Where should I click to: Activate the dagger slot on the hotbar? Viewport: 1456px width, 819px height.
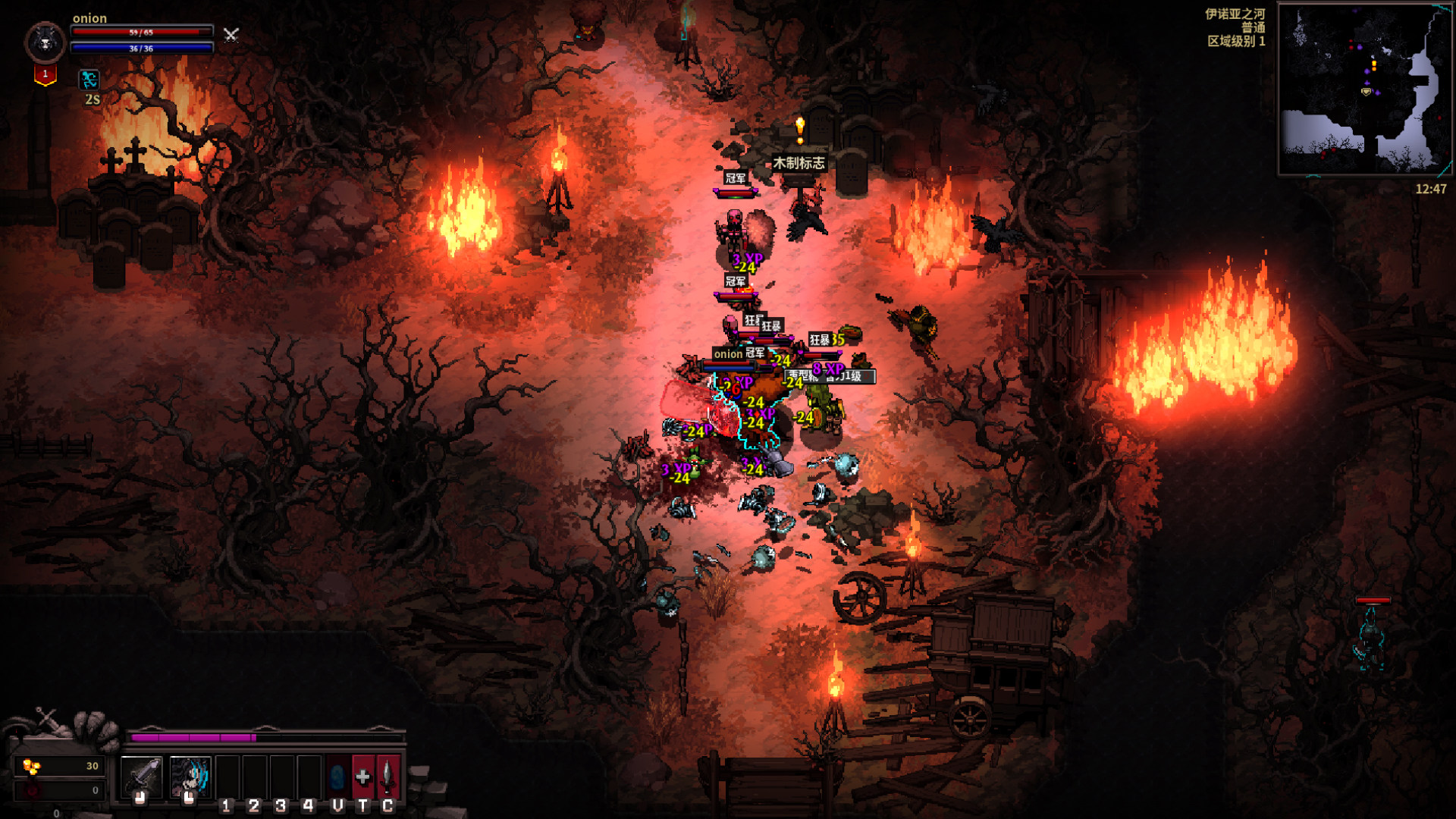point(388,777)
